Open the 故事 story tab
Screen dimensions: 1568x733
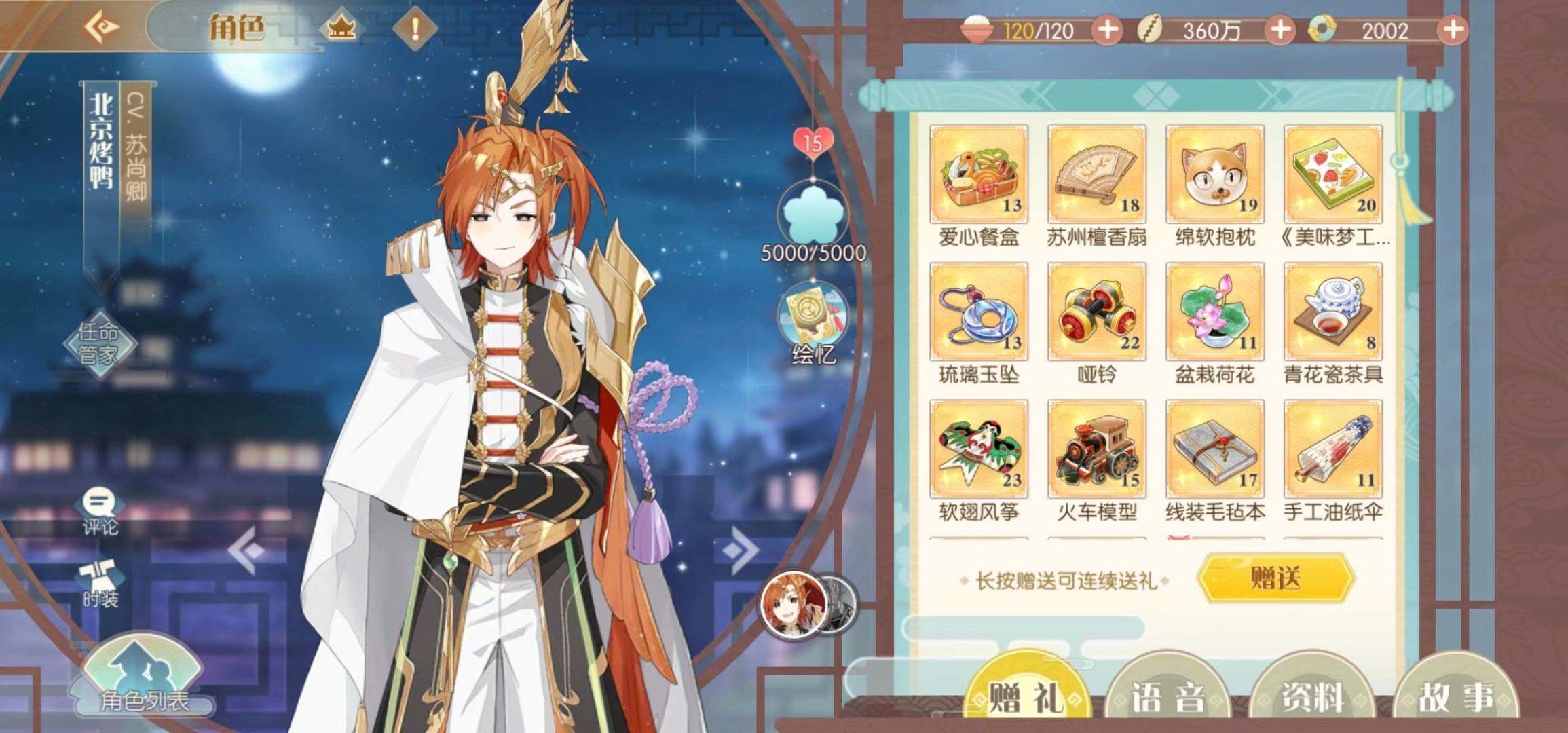(1455, 696)
